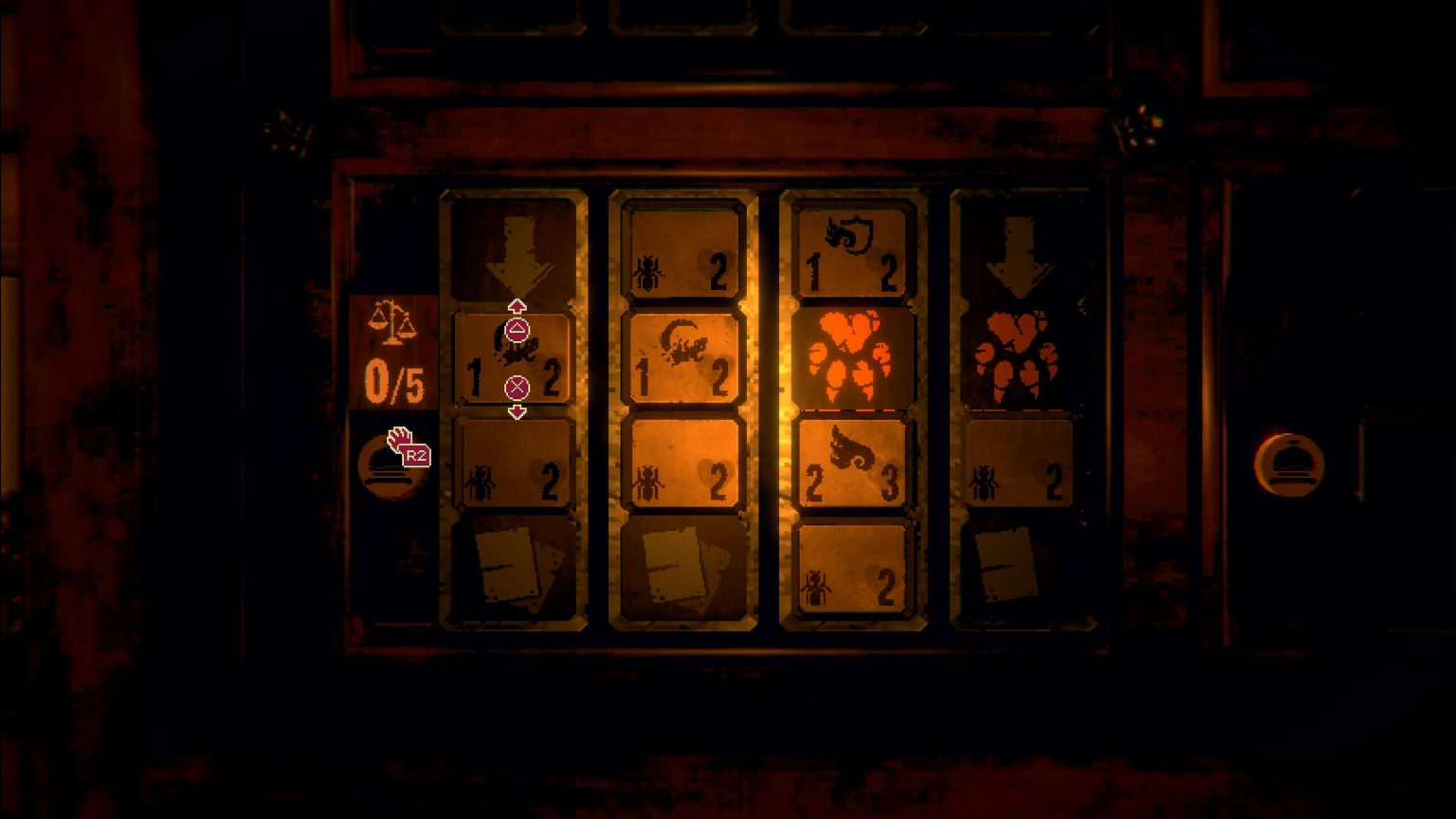Click the up arrow above the selected card
Image resolution: width=1456 pixels, height=819 pixels.
point(517,305)
